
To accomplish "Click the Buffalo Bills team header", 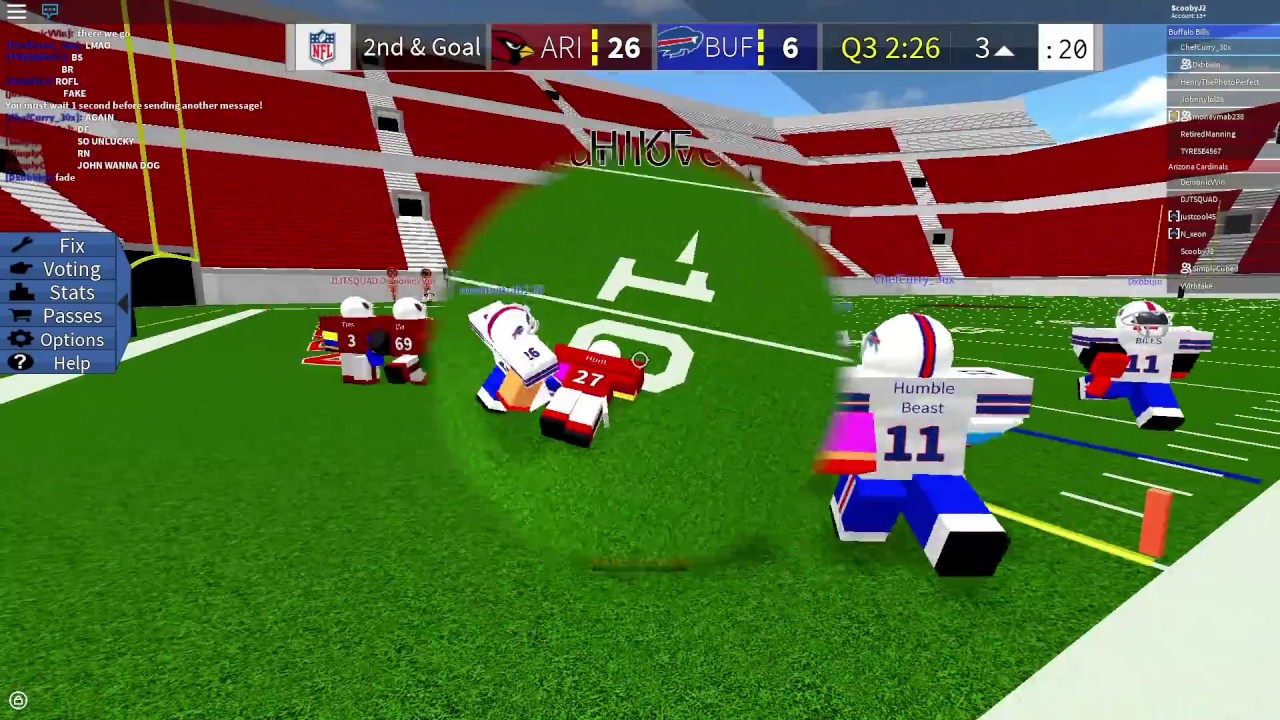I will point(1188,32).
